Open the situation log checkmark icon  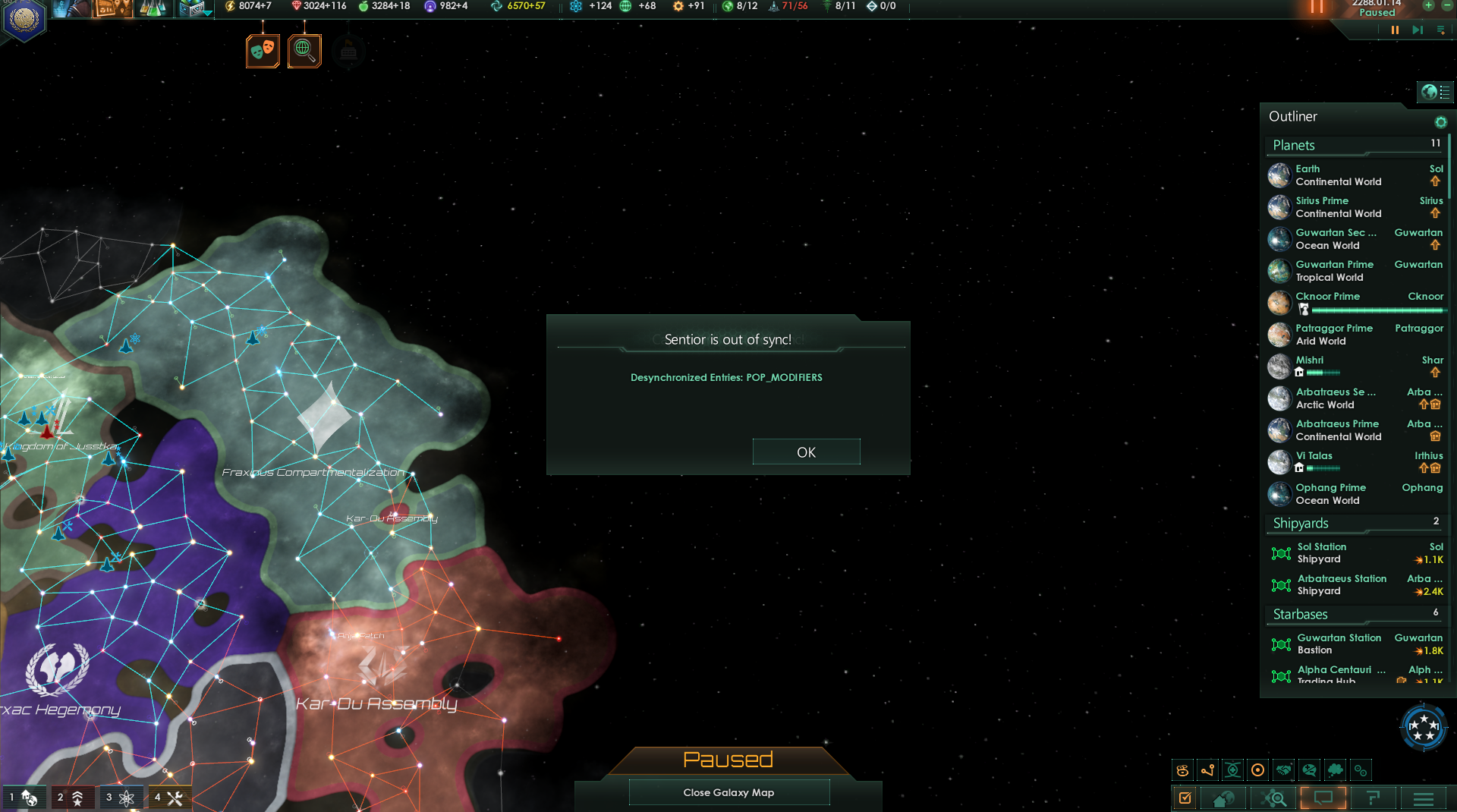click(x=1186, y=798)
